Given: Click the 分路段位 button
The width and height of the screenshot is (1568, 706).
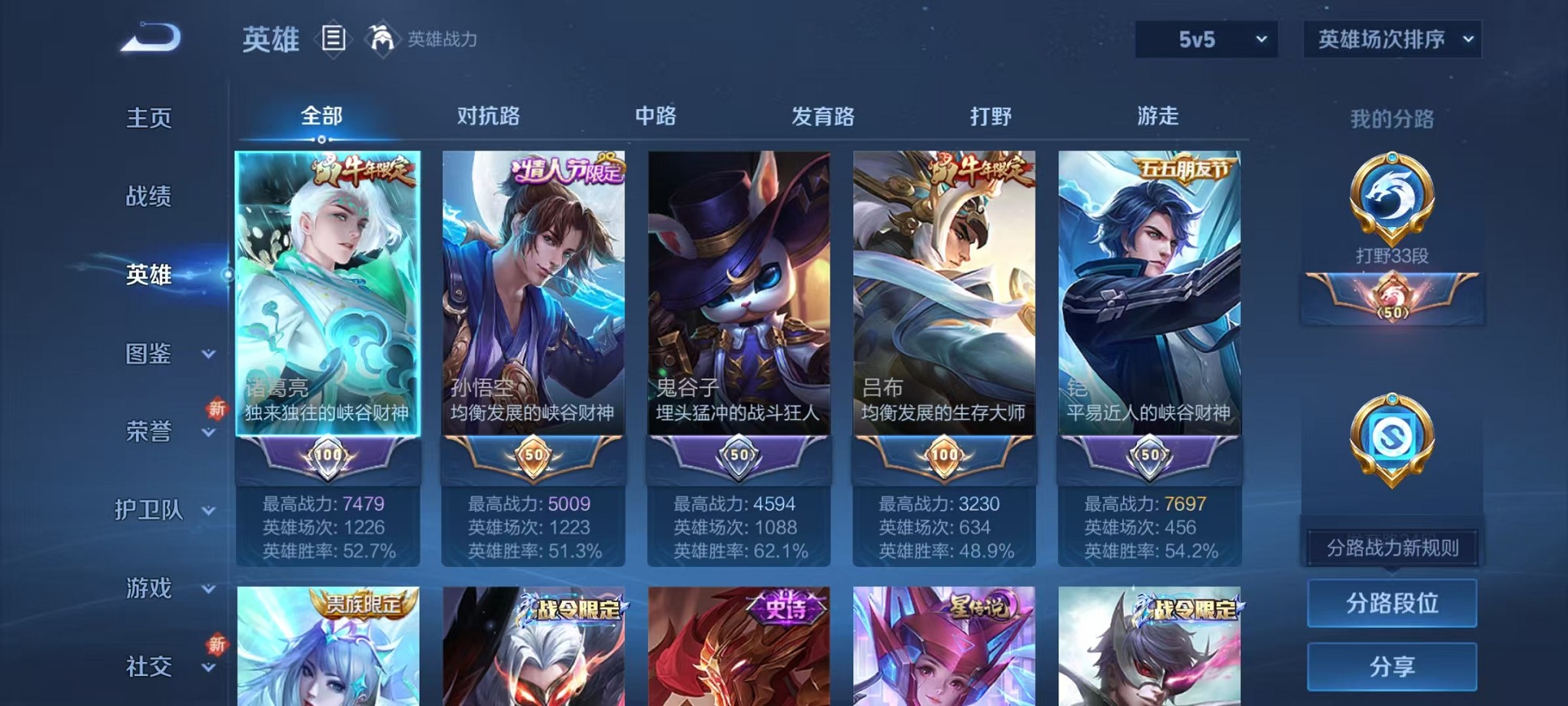Looking at the screenshot, I should click(1391, 604).
